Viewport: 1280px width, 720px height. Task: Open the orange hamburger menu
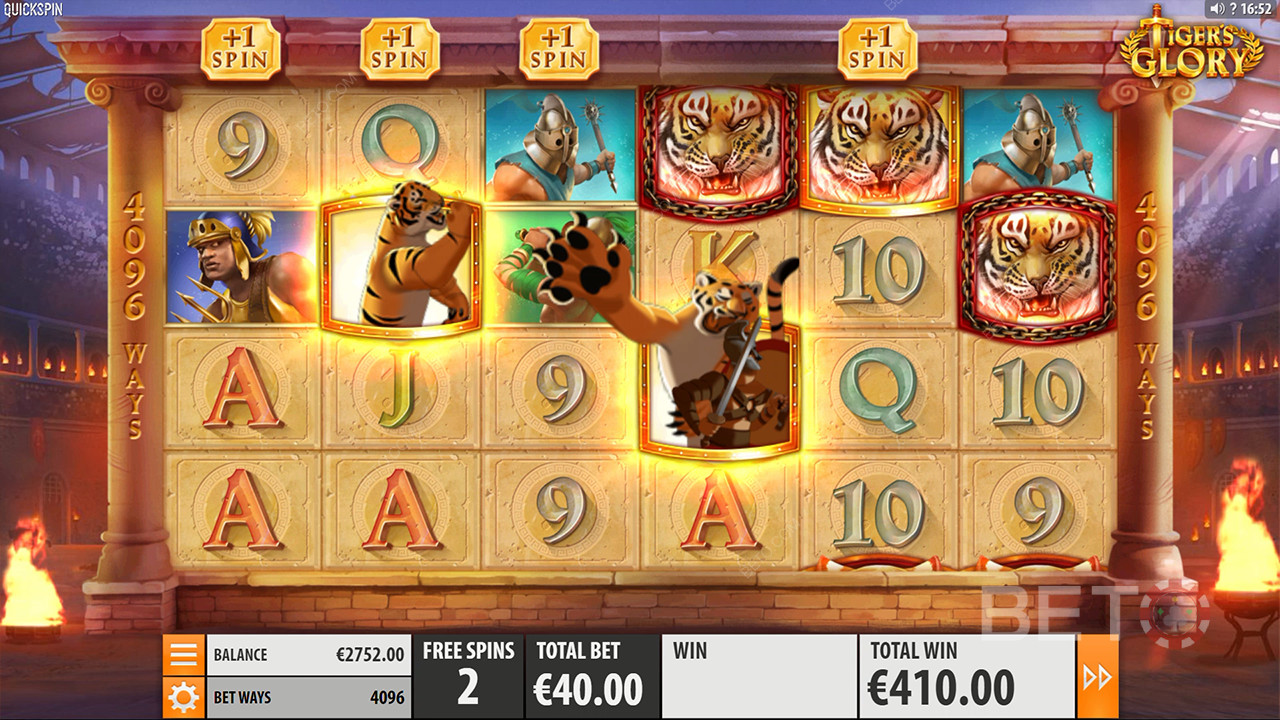[x=184, y=655]
